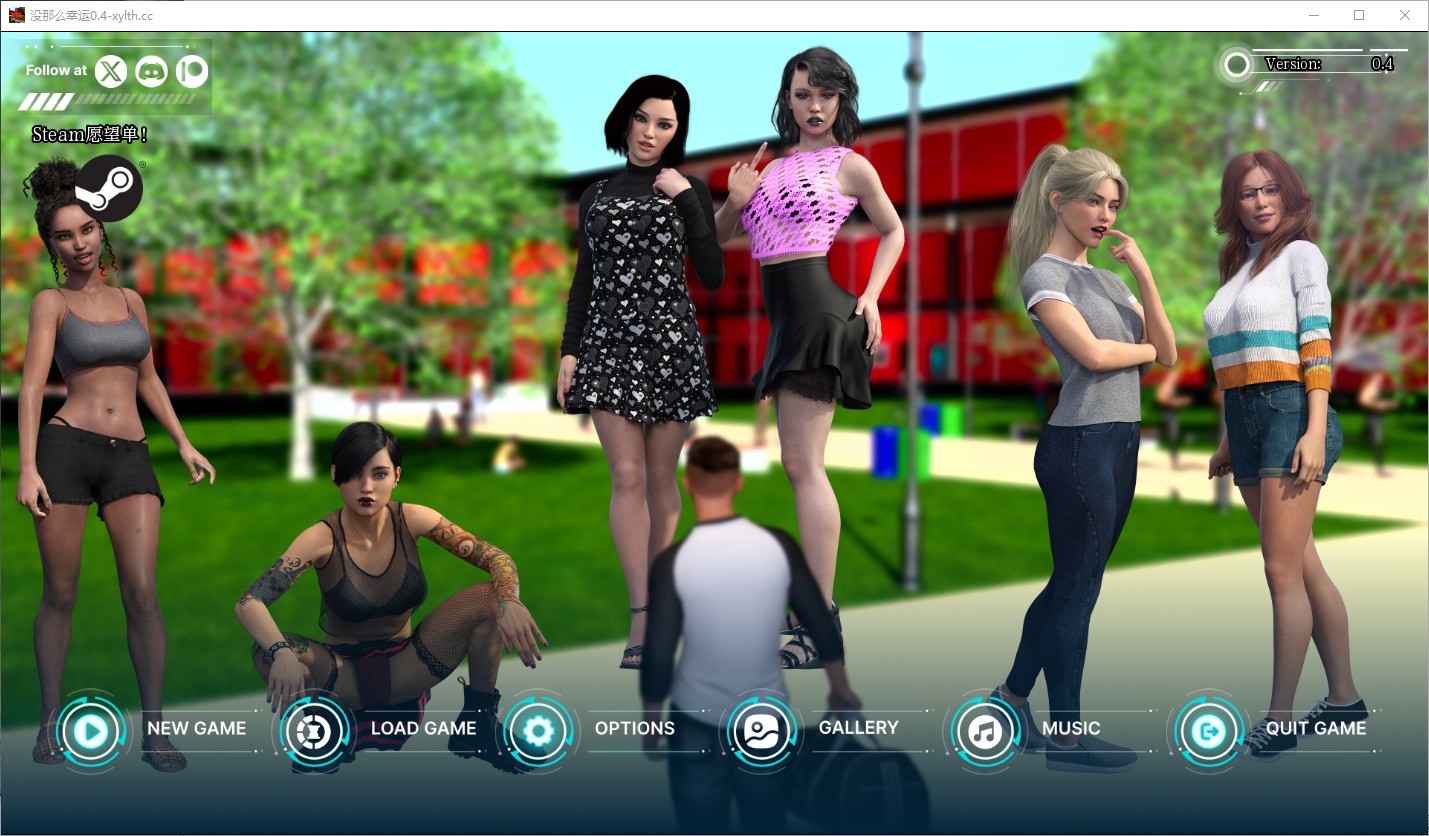
Task: Close the game window
Action: tap(1405, 15)
